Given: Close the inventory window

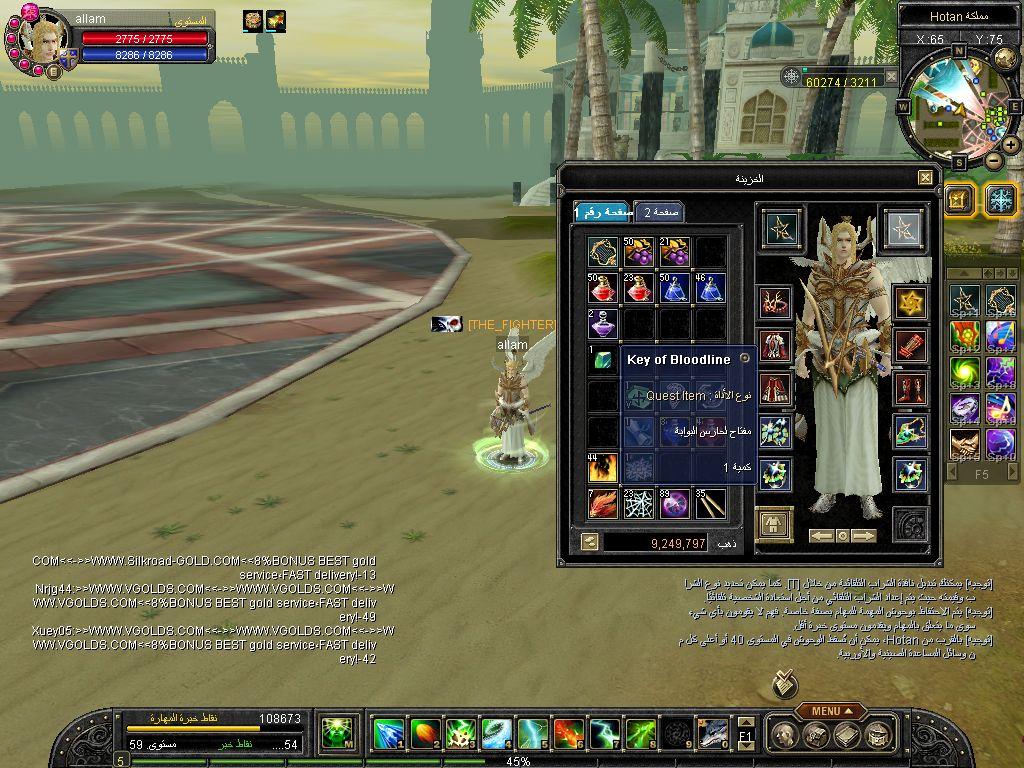Looking at the screenshot, I should 925,178.
